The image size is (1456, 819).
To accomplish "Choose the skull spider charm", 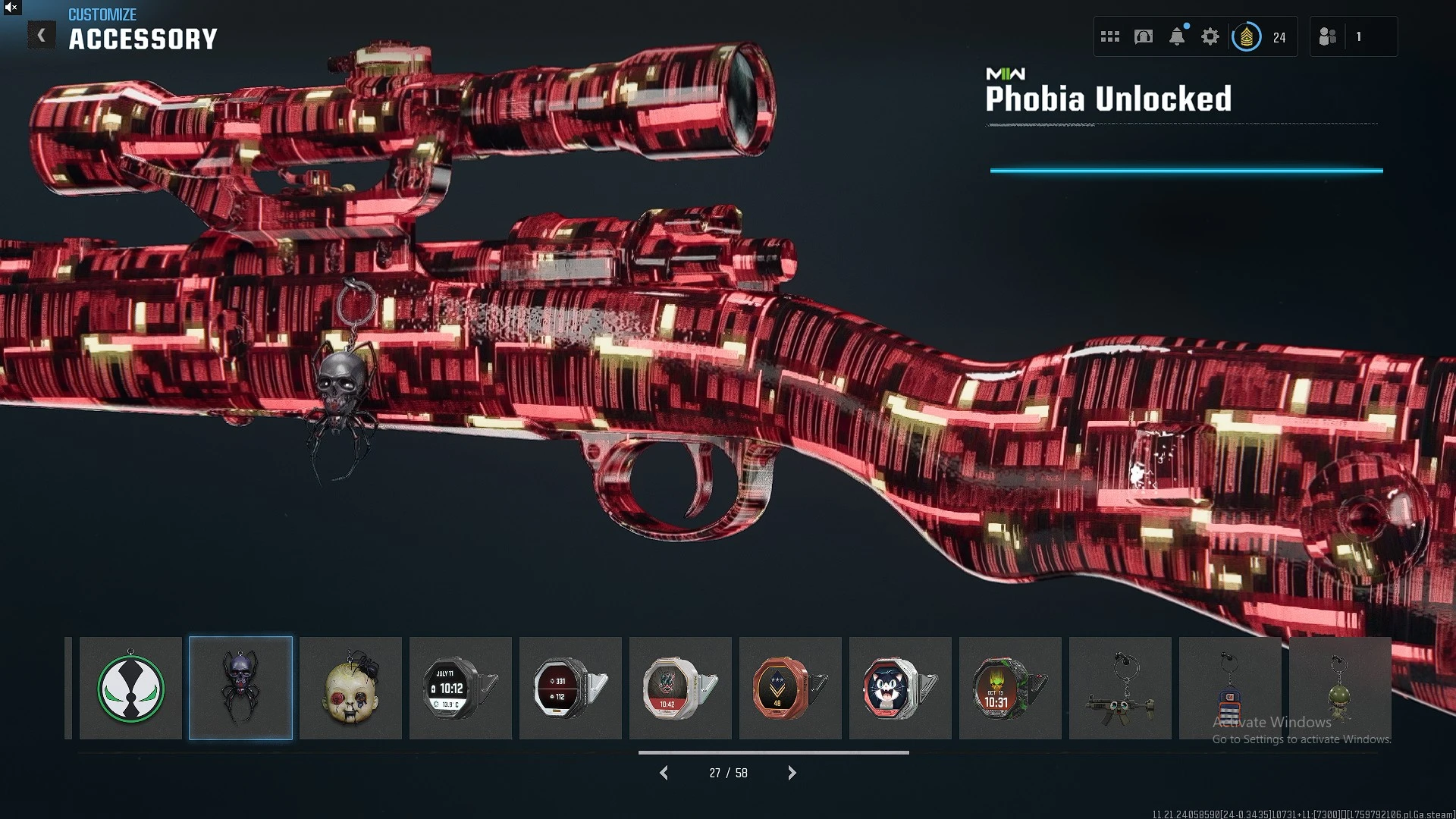I will click(x=240, y=688).
